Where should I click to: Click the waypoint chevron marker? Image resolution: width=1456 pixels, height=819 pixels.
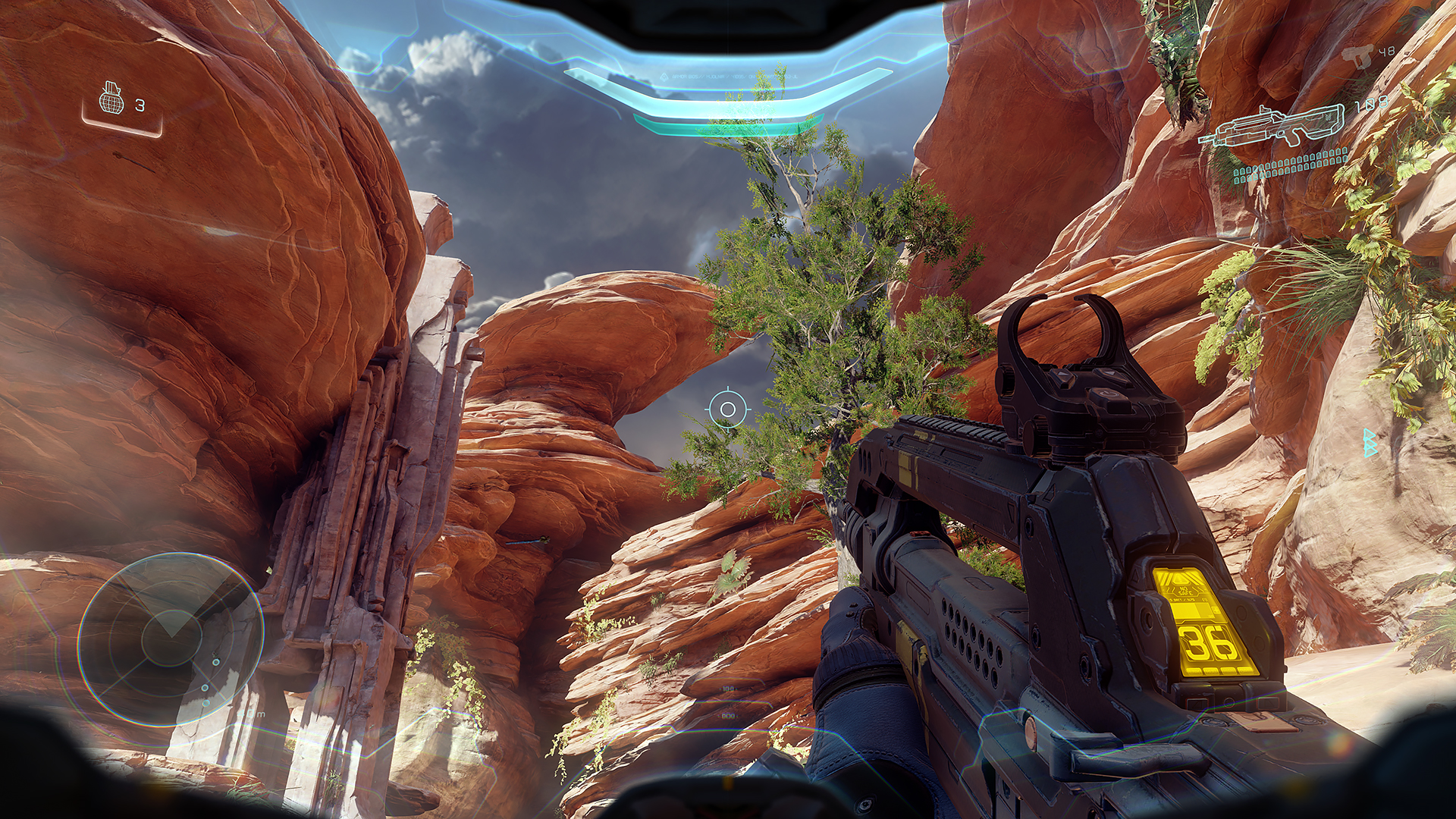click(1369, 442)
